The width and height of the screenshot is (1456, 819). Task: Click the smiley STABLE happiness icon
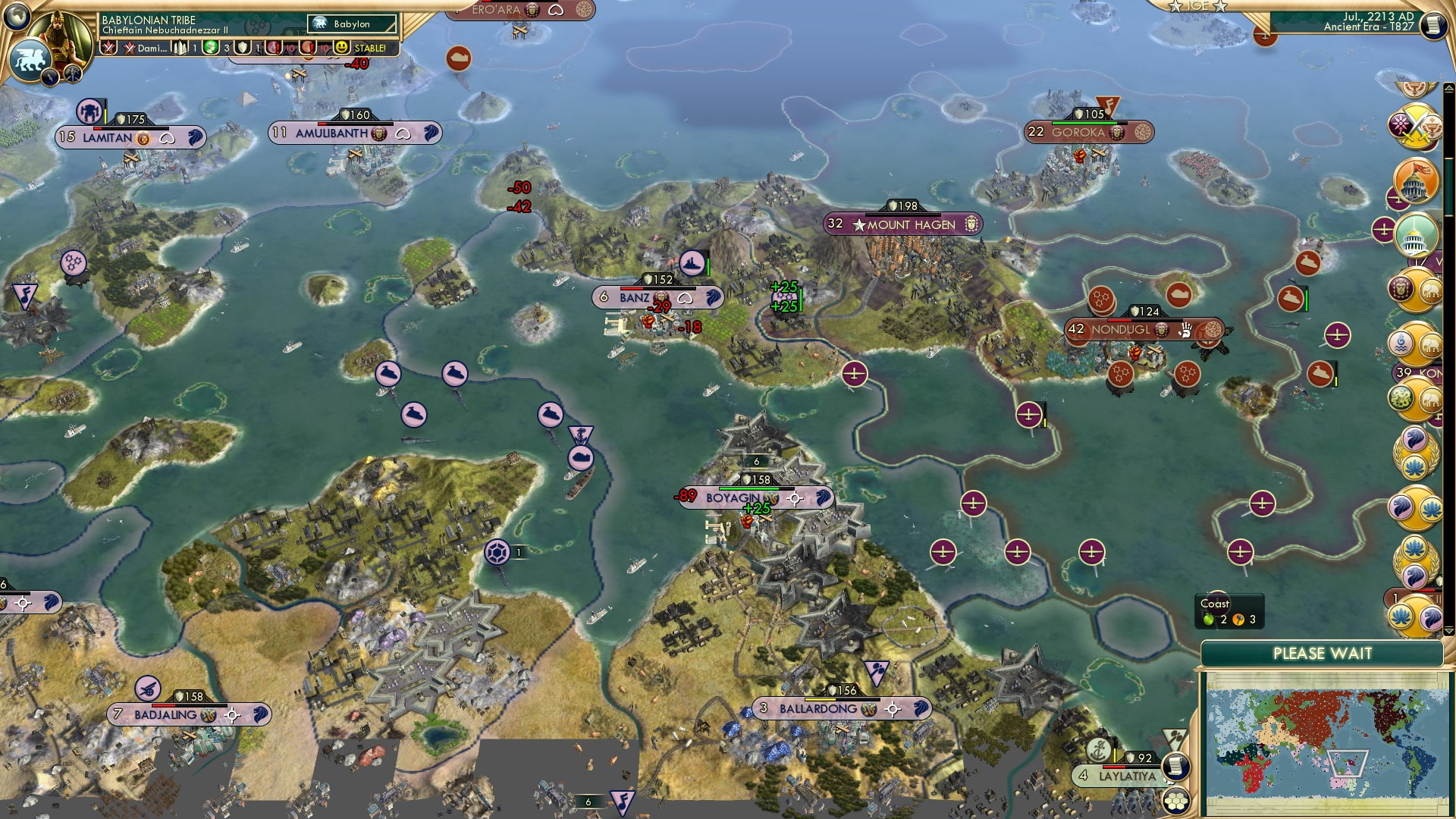341,47
